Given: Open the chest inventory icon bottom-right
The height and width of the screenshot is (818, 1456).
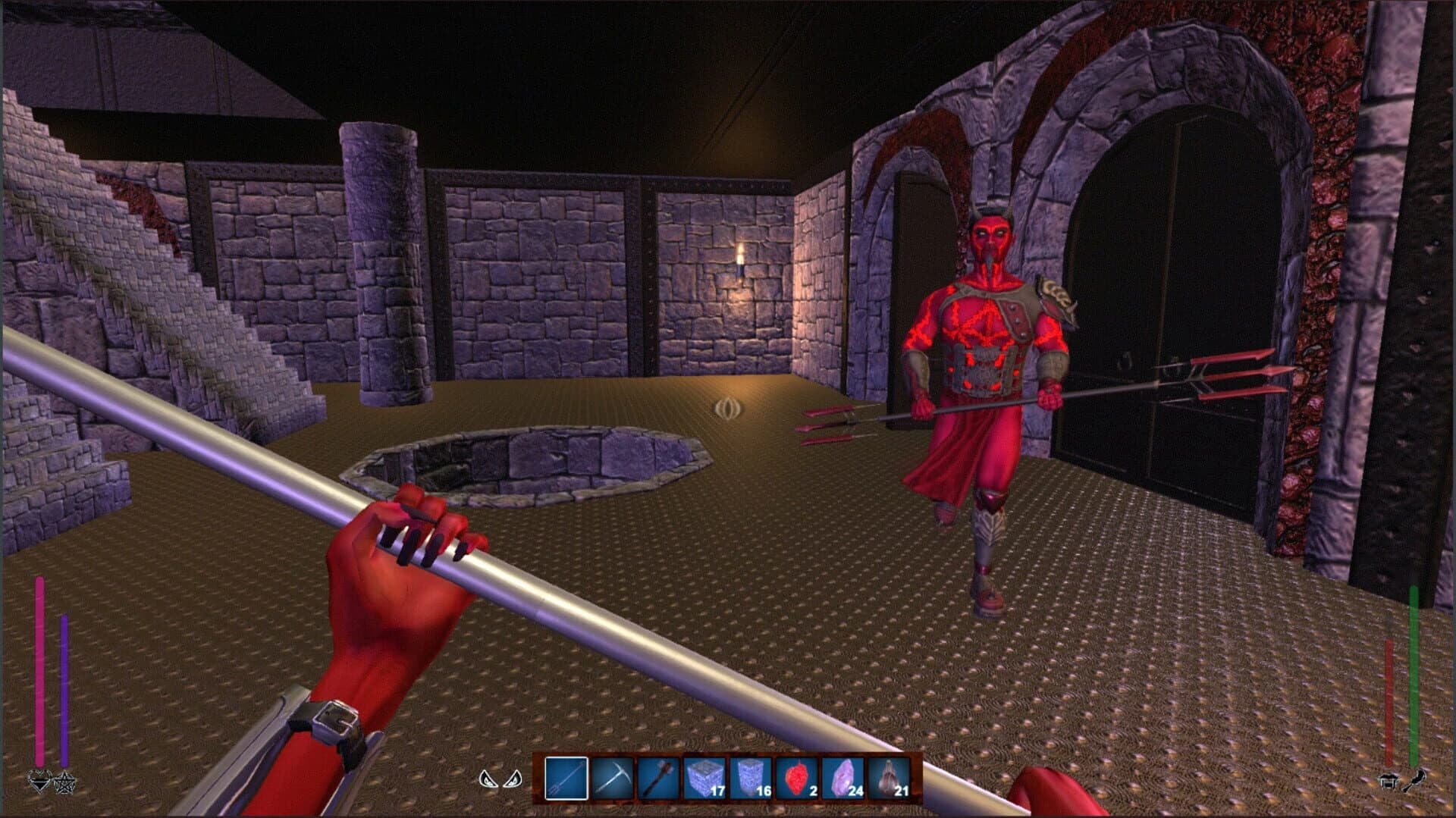Looking at the screenshot, I should (1388, 781).
